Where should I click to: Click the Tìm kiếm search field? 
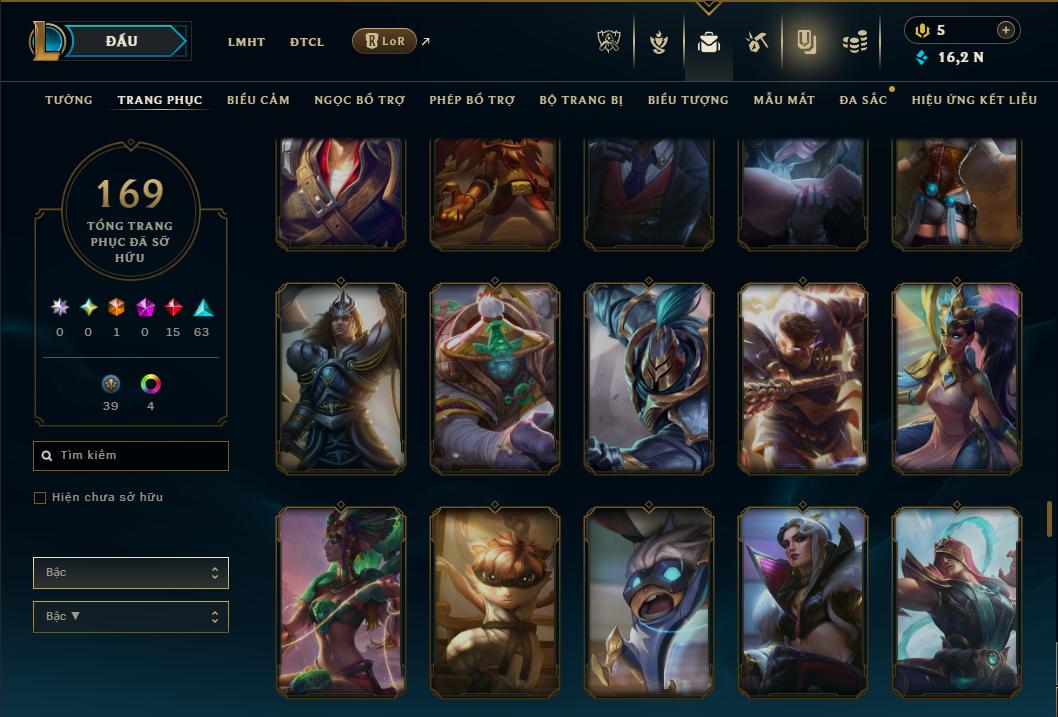tap(131, 456)
